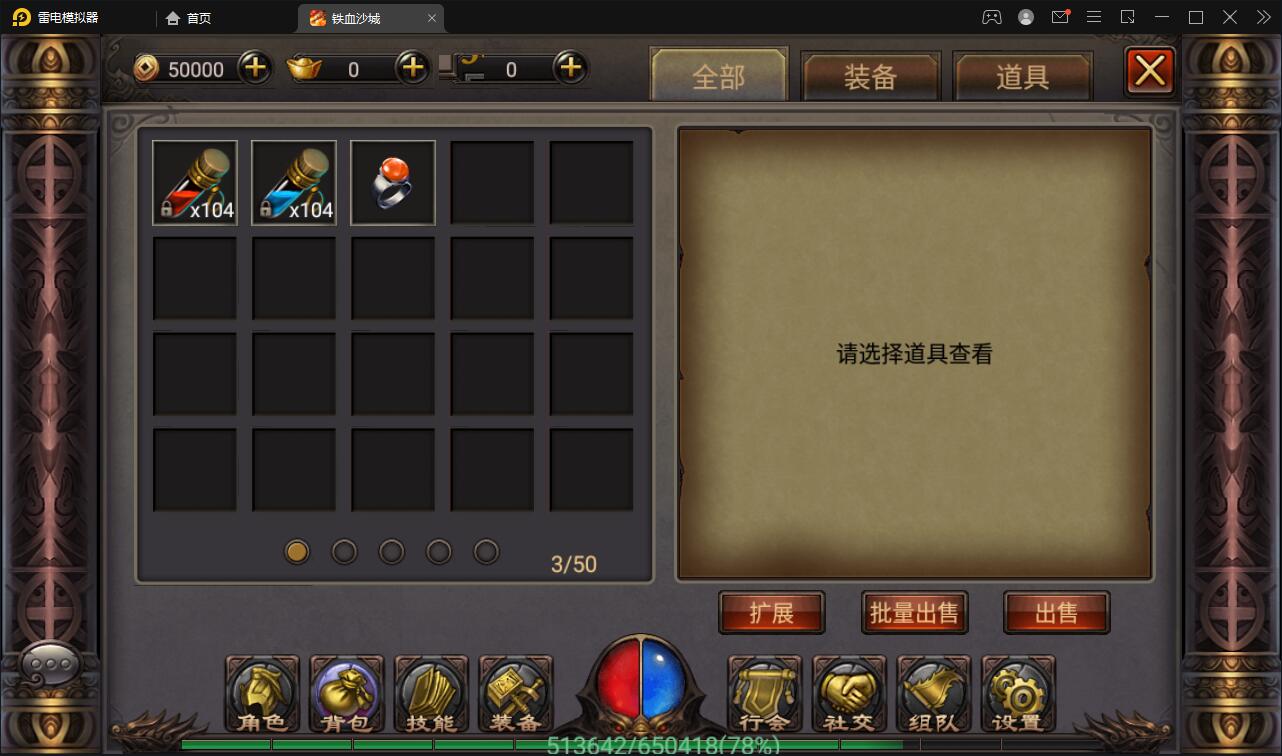Open the 组队 team icon
1282x756 pixels.
pos(933,693)
